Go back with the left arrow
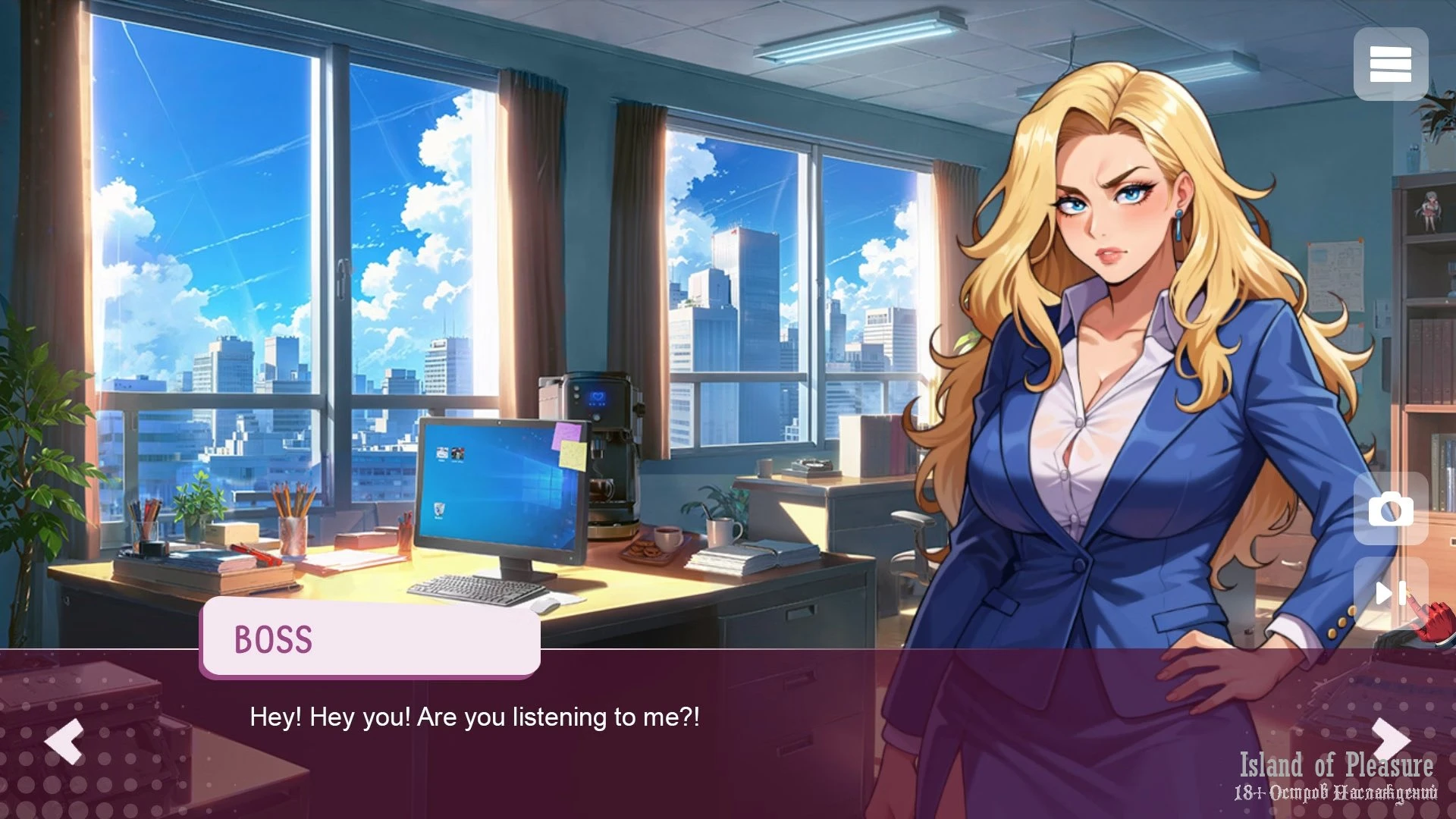The height and width of the screenshot is (819, 1456). (x=64, y=740)
